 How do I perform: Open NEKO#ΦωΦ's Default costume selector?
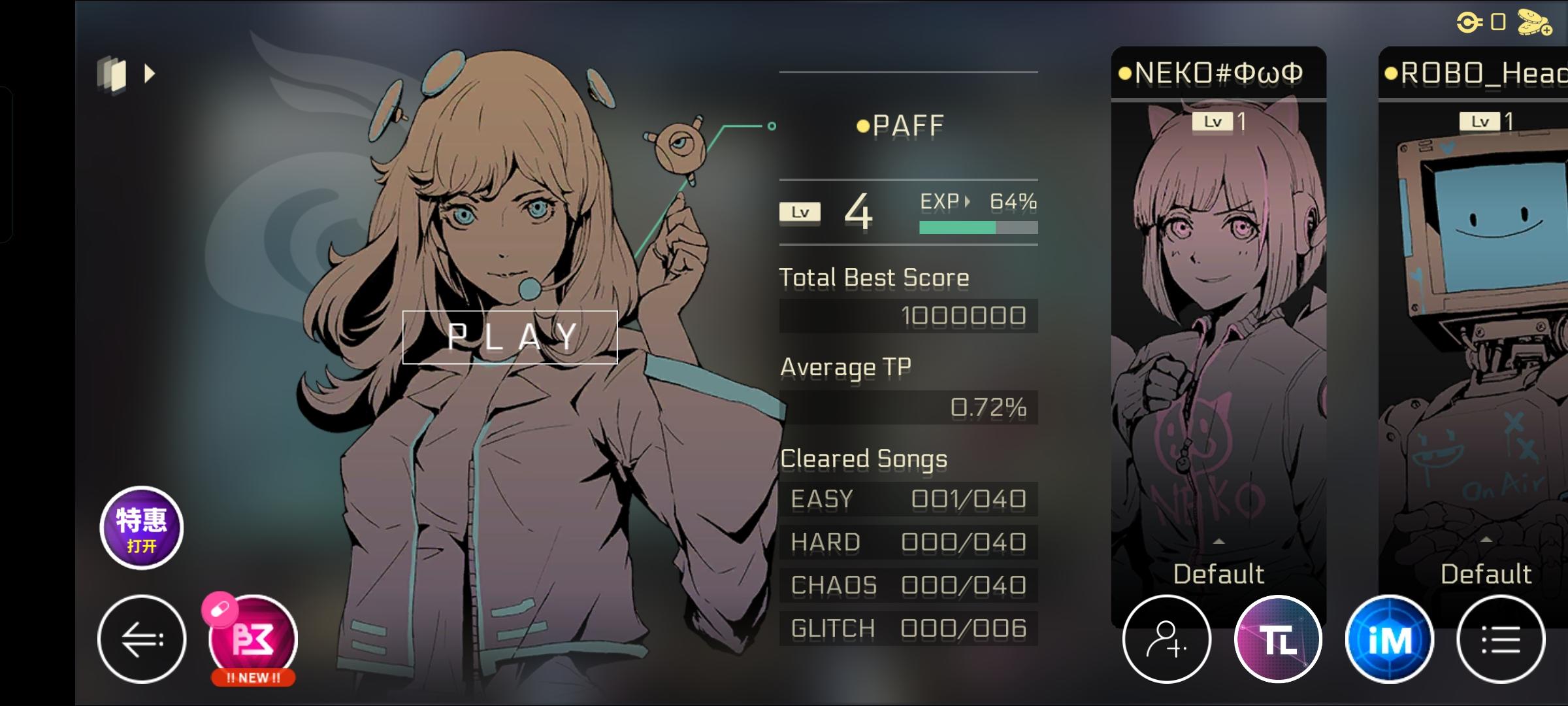click(x=1219, y=573)
